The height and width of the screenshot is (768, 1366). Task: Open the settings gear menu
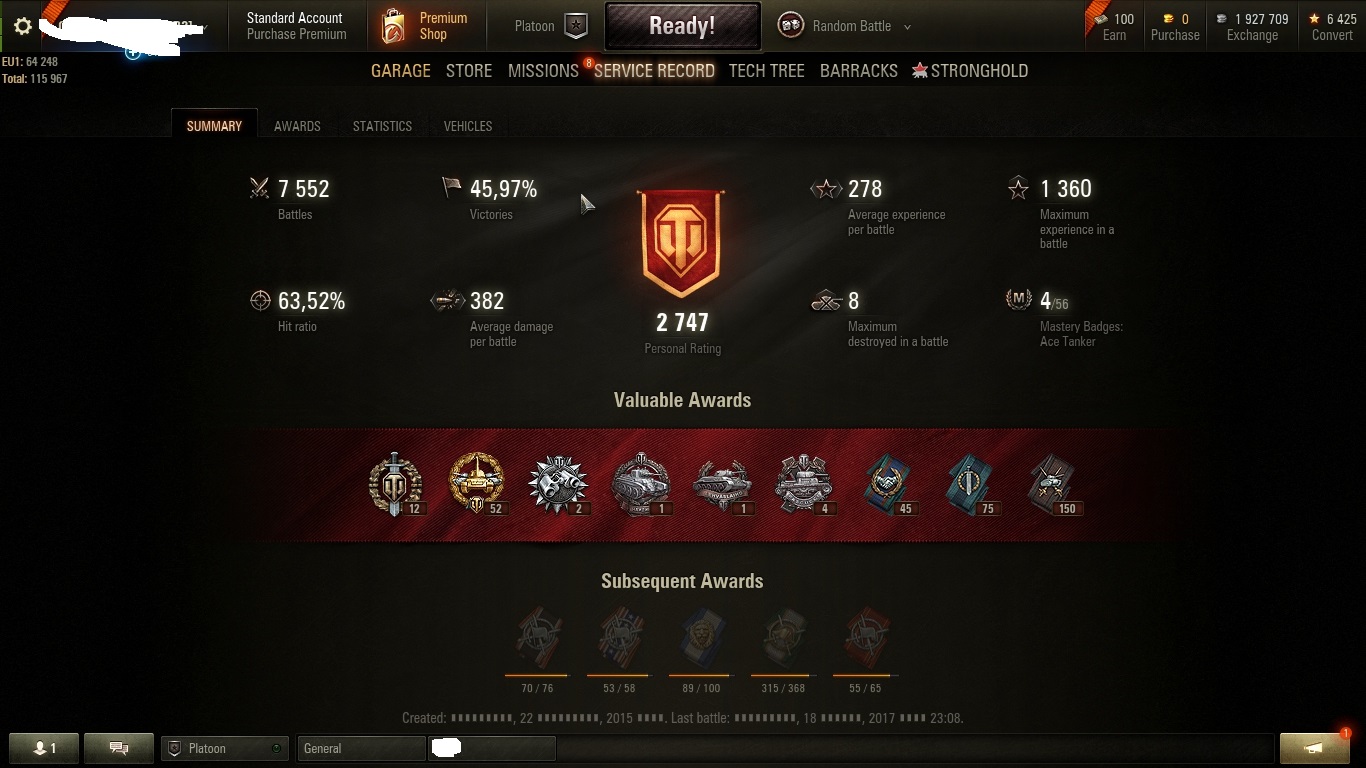(x=22, y=26)
